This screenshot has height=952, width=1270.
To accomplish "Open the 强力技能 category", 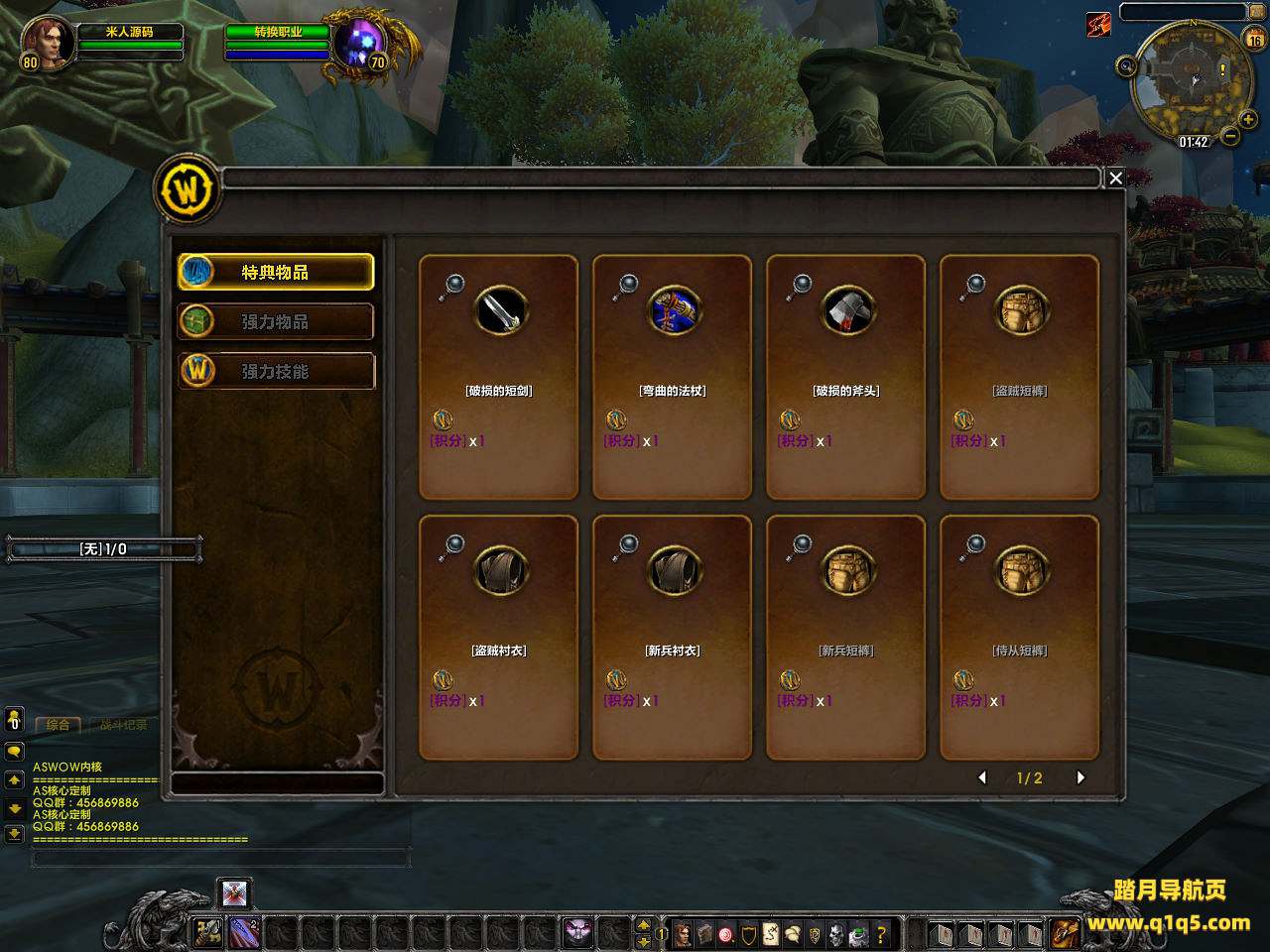I will tap(276, 371).
